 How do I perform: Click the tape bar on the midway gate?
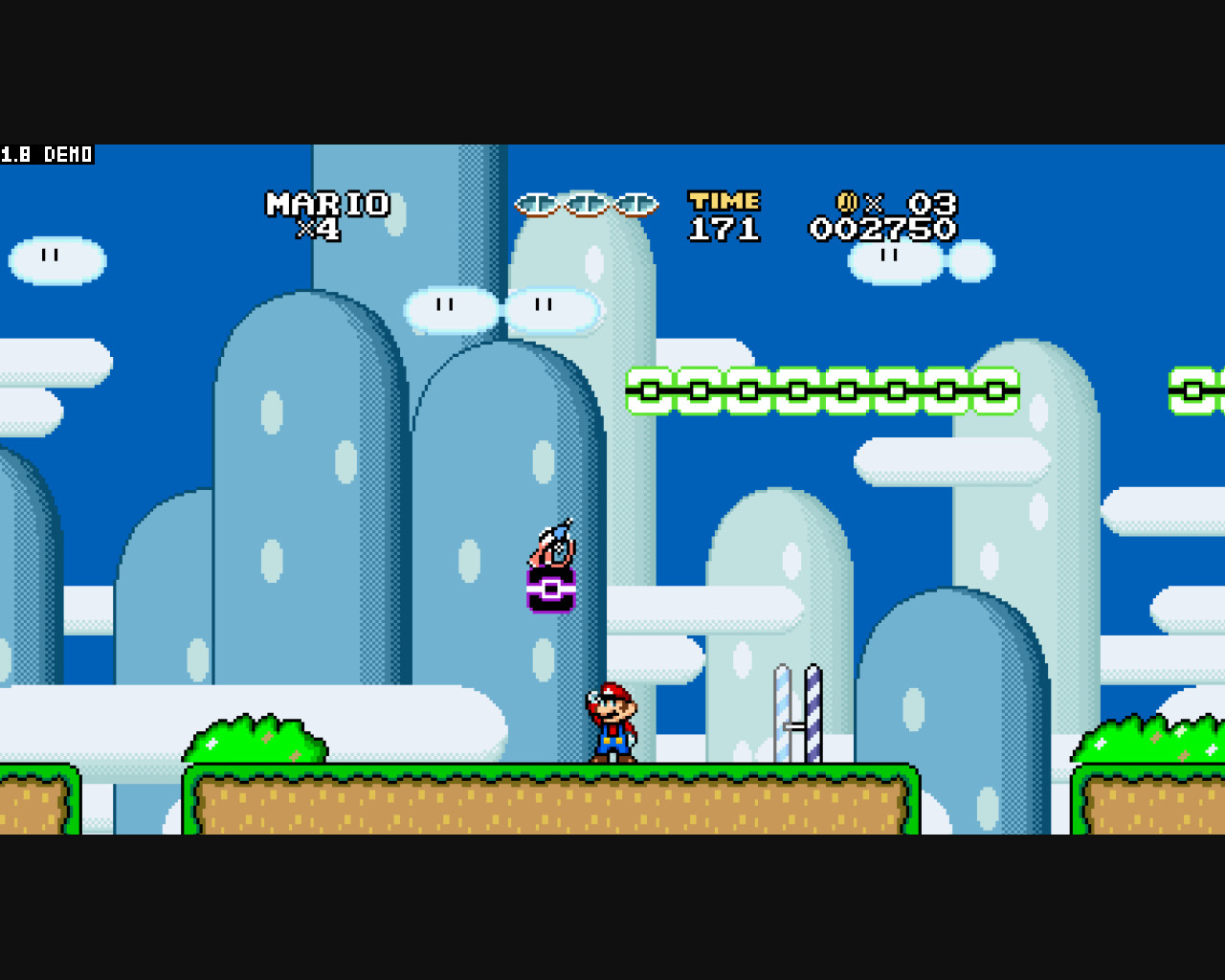[x=794, y=727]
